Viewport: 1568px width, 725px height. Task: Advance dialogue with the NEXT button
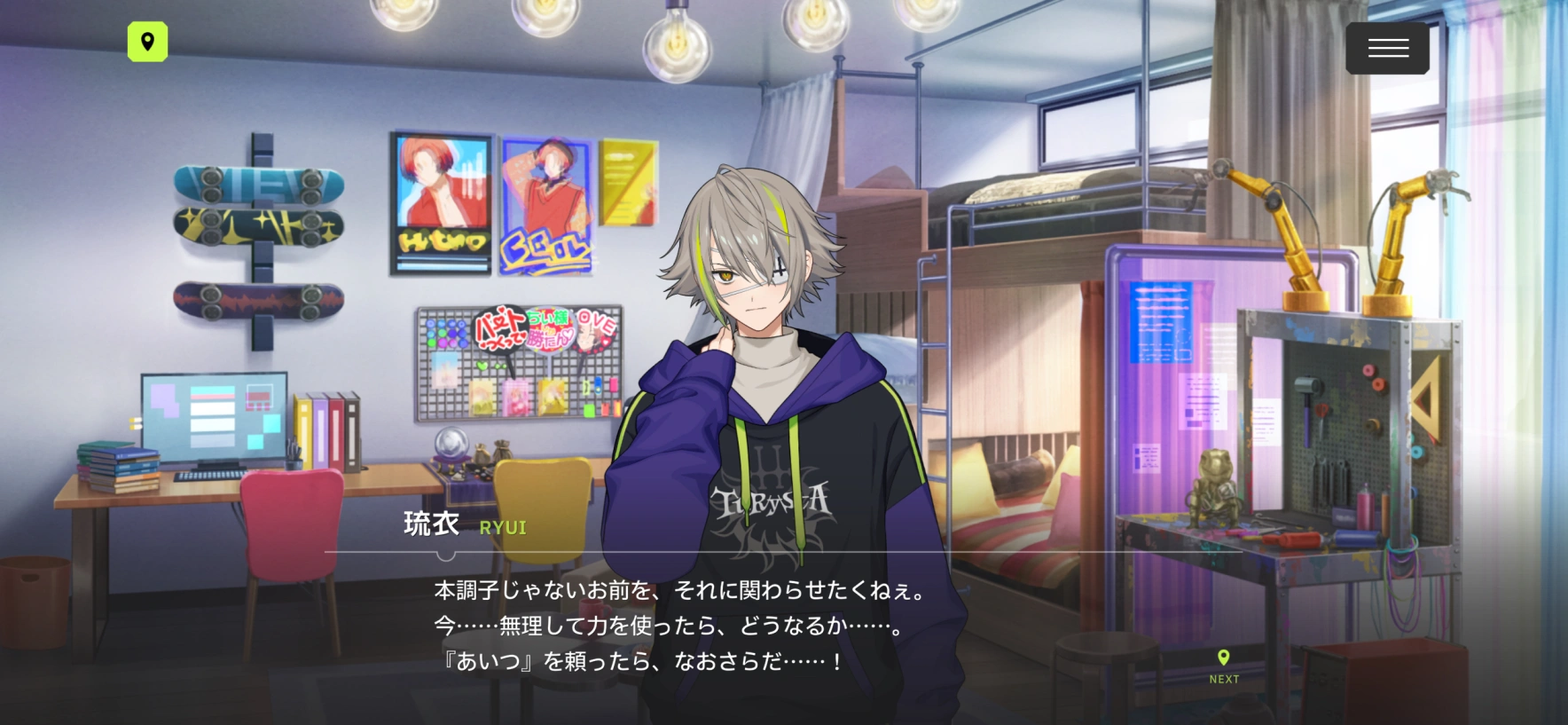coord(1224,666)
